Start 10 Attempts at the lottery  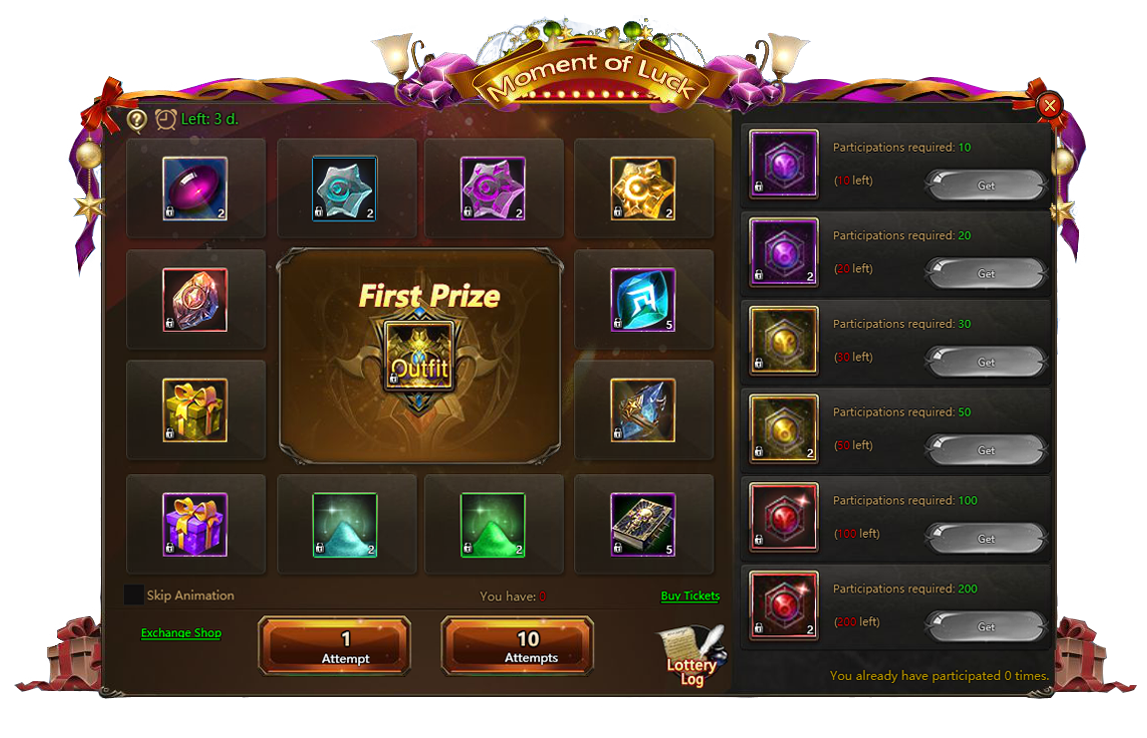517,646
